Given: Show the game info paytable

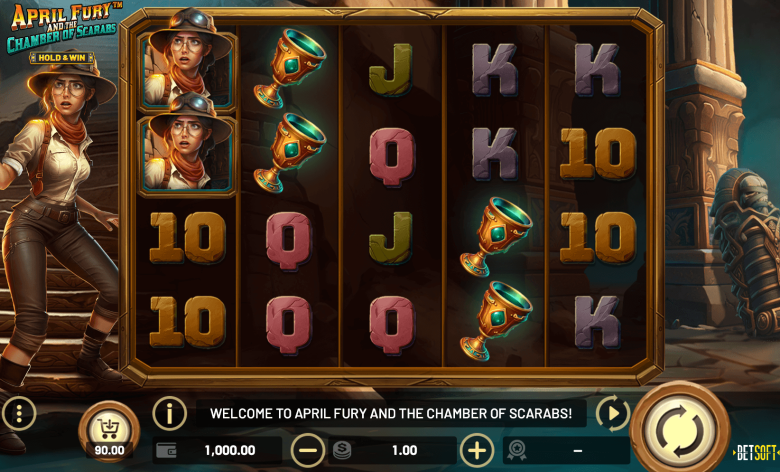Looking at the screenshot, I should tap(170, 413).
